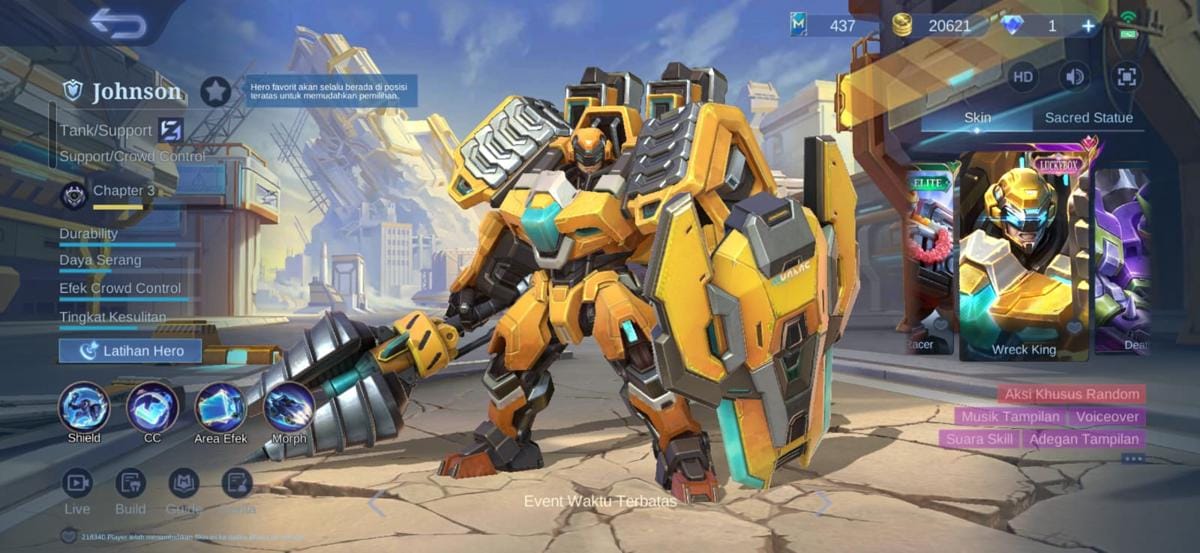Switch to the Sacred Statue tab
Viewport: 1200px width, 553px height.
click(x=1088, y=117)
